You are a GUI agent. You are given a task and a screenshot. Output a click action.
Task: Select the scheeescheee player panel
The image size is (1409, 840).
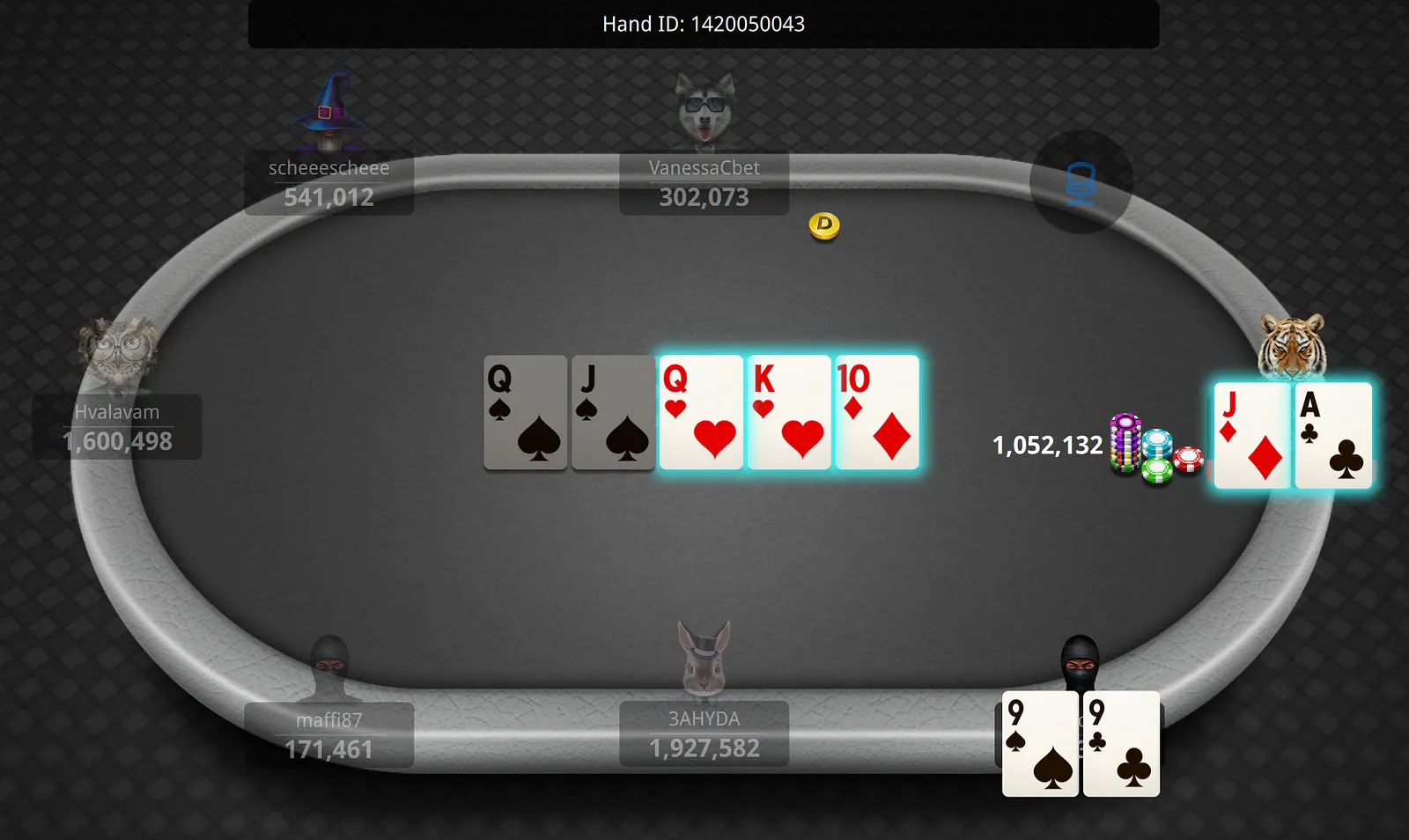(x=328, y=183)
